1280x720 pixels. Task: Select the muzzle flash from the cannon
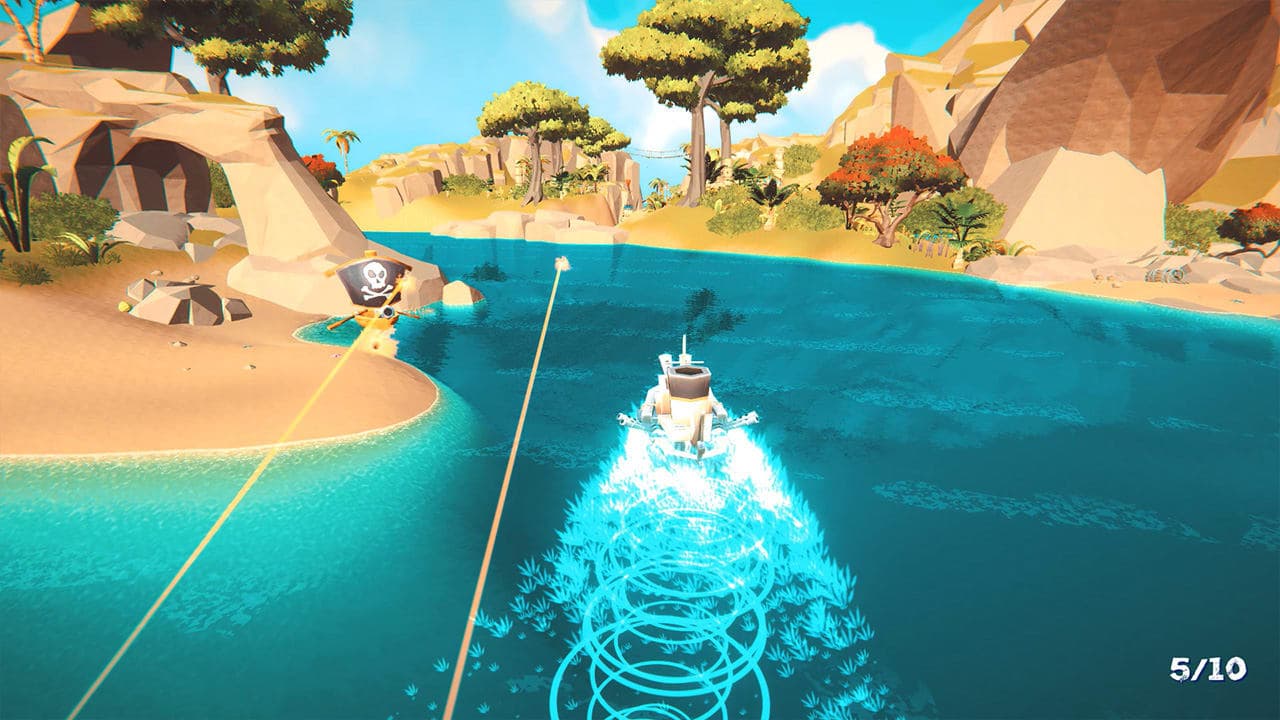click(x=404, y=282)
